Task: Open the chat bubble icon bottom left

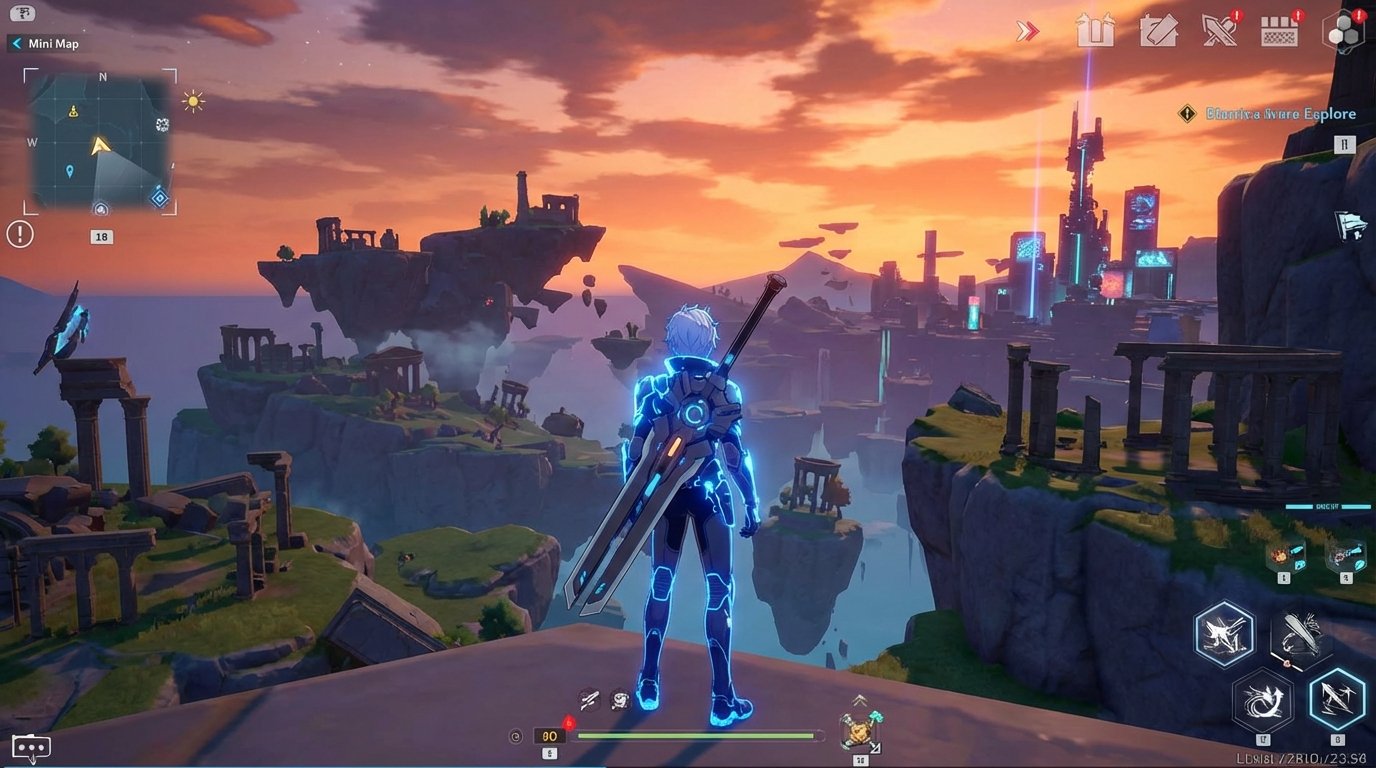Action: pyautogui.click(x=31, y=746)
